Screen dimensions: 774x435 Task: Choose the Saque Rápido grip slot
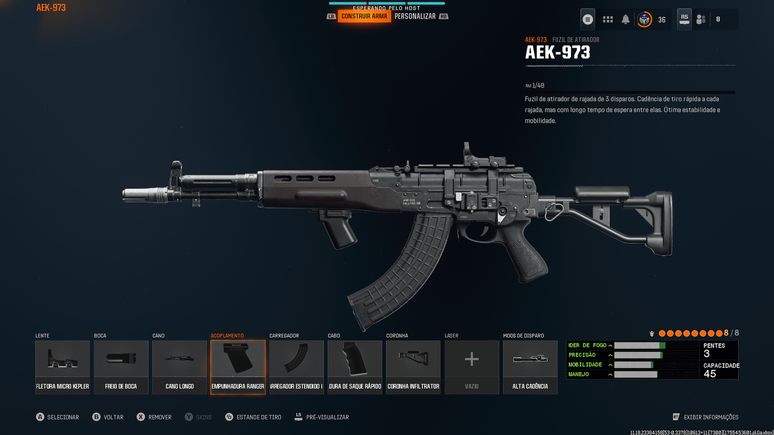(x=355, y=366)
